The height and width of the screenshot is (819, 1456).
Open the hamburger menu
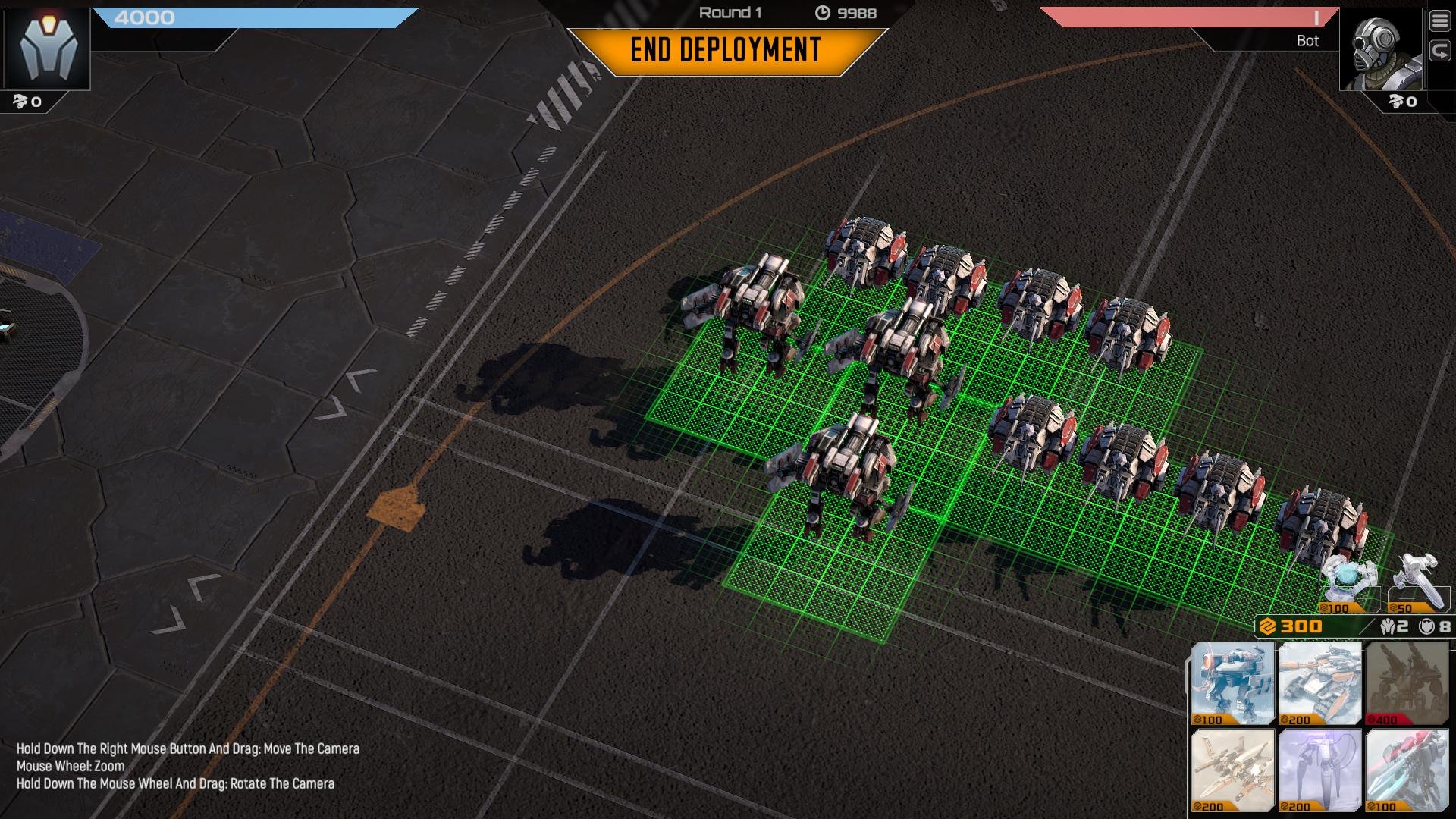1439,21
